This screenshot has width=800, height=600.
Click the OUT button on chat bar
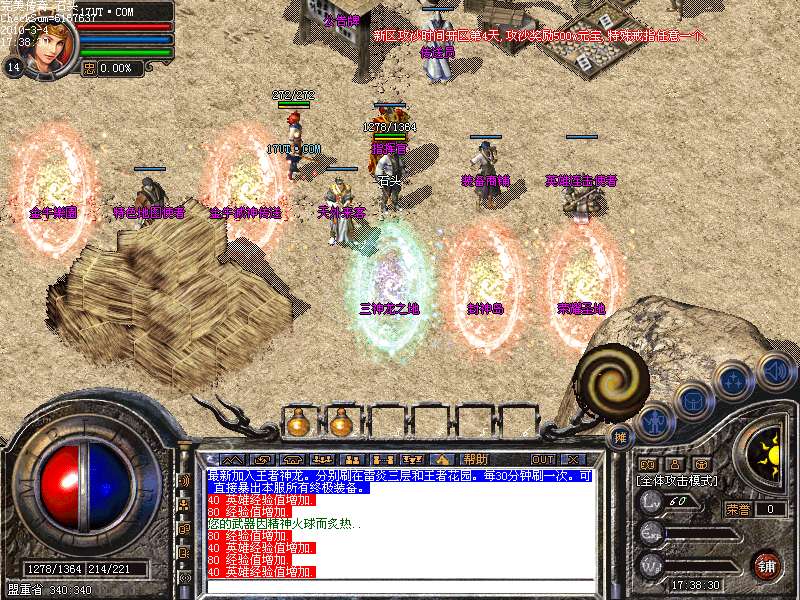point(543,459)
